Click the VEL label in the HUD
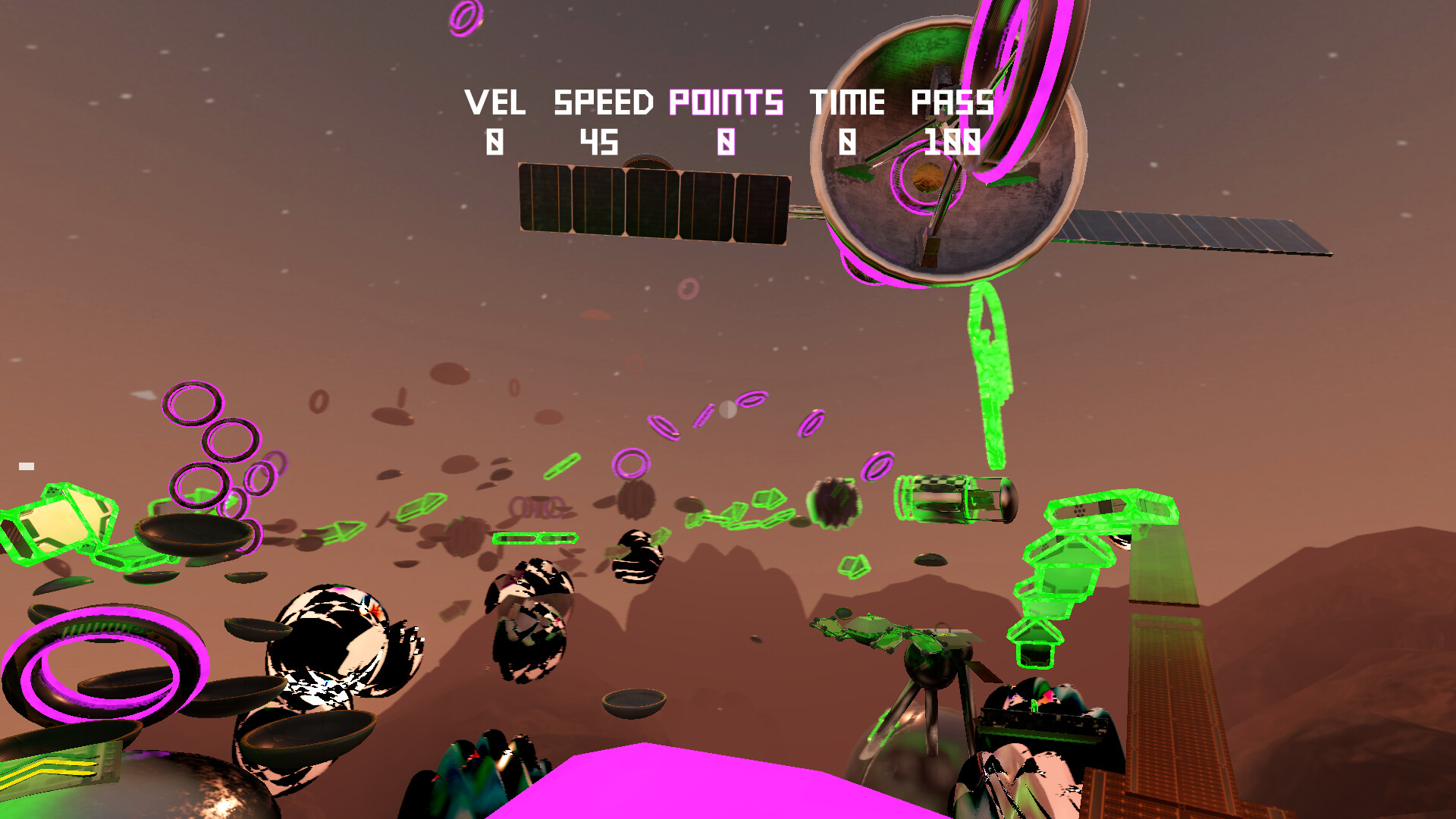Screen dimensions: 1456x819 498,102
